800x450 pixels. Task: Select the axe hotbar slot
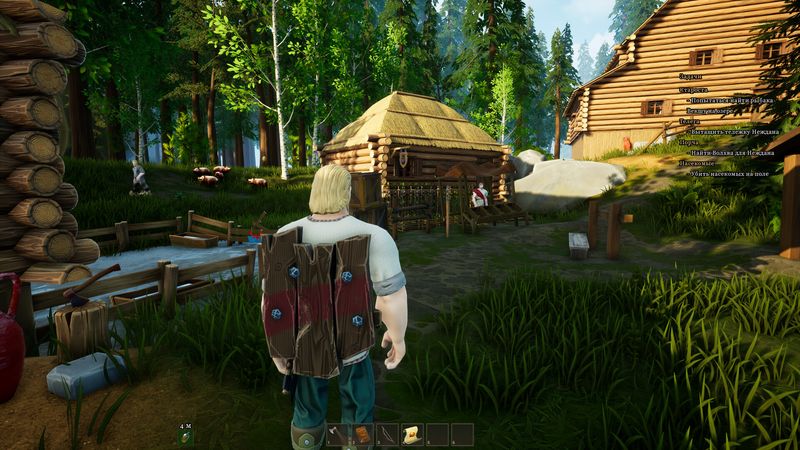click(x=336, y=435)
